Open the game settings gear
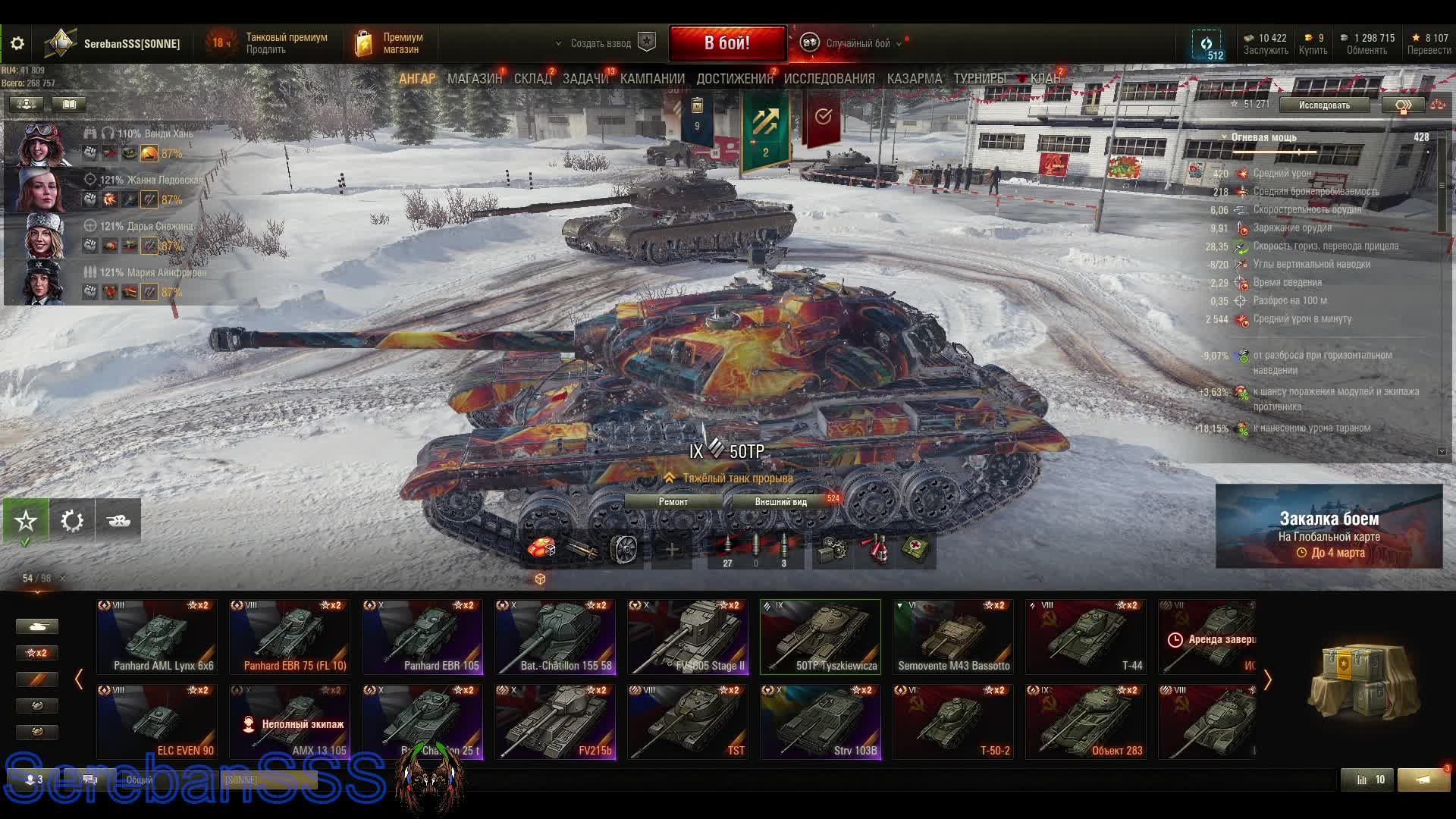 (17, 43)
